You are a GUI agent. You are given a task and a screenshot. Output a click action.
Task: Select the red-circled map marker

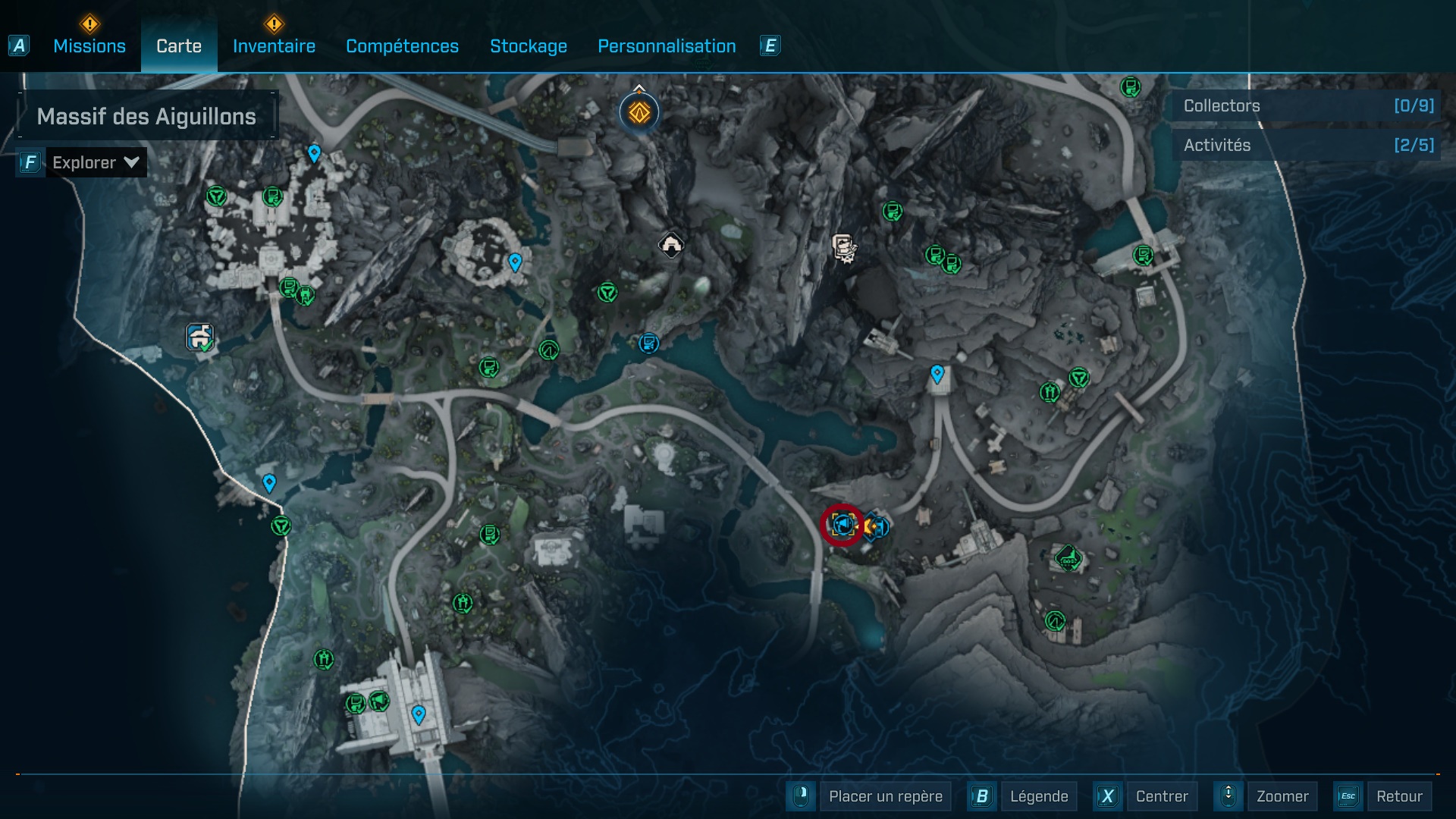(842, 524)
